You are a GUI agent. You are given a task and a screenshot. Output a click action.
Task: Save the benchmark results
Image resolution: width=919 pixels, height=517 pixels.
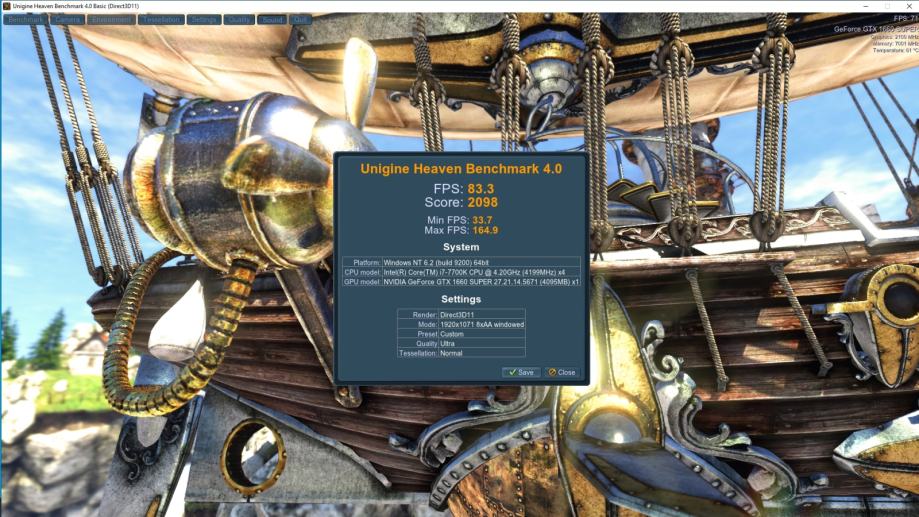(521, 372)
